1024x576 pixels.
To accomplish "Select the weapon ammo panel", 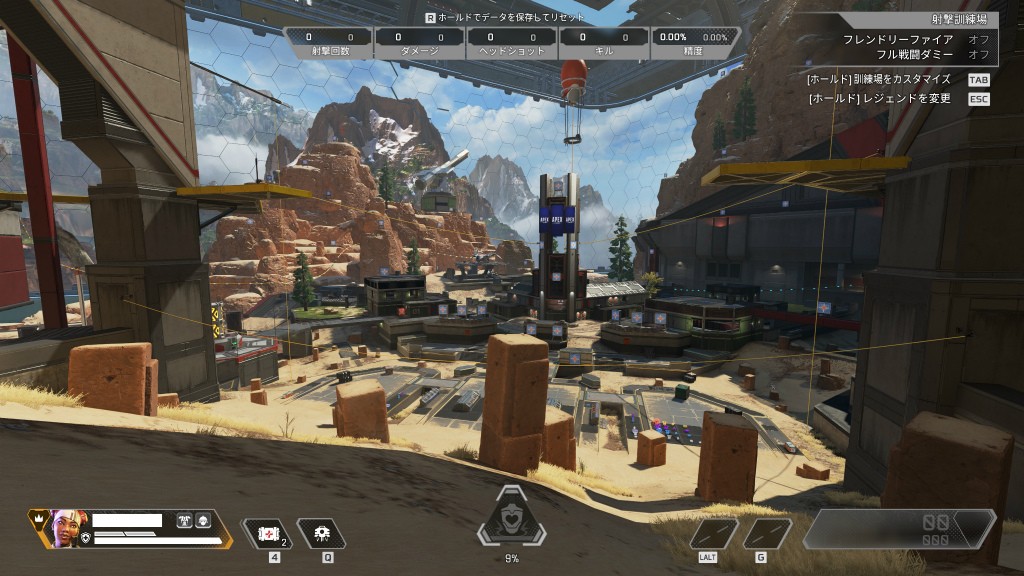I will (898, 530).
